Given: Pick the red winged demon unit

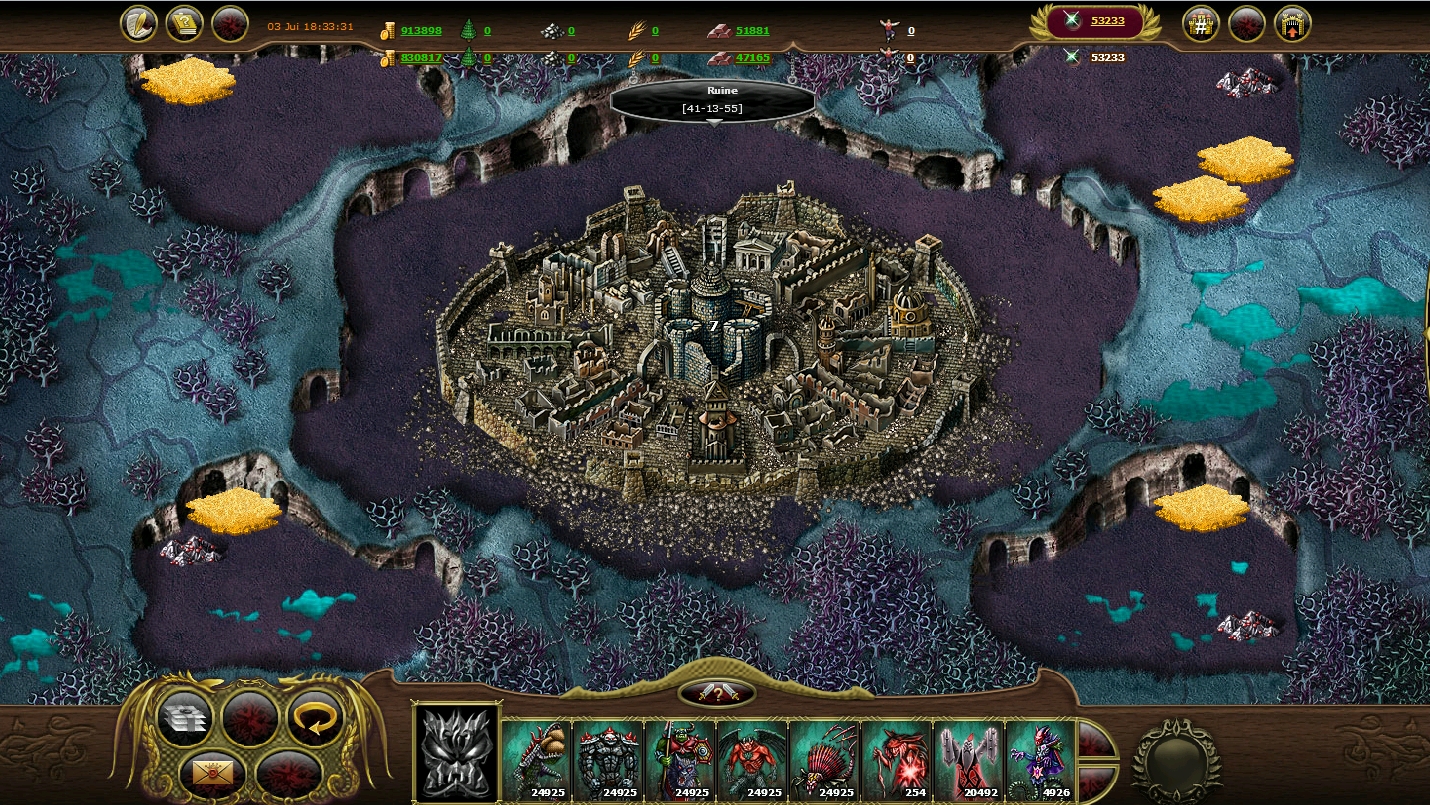Looking at the screenshot, I should click(x=753, y=759).
